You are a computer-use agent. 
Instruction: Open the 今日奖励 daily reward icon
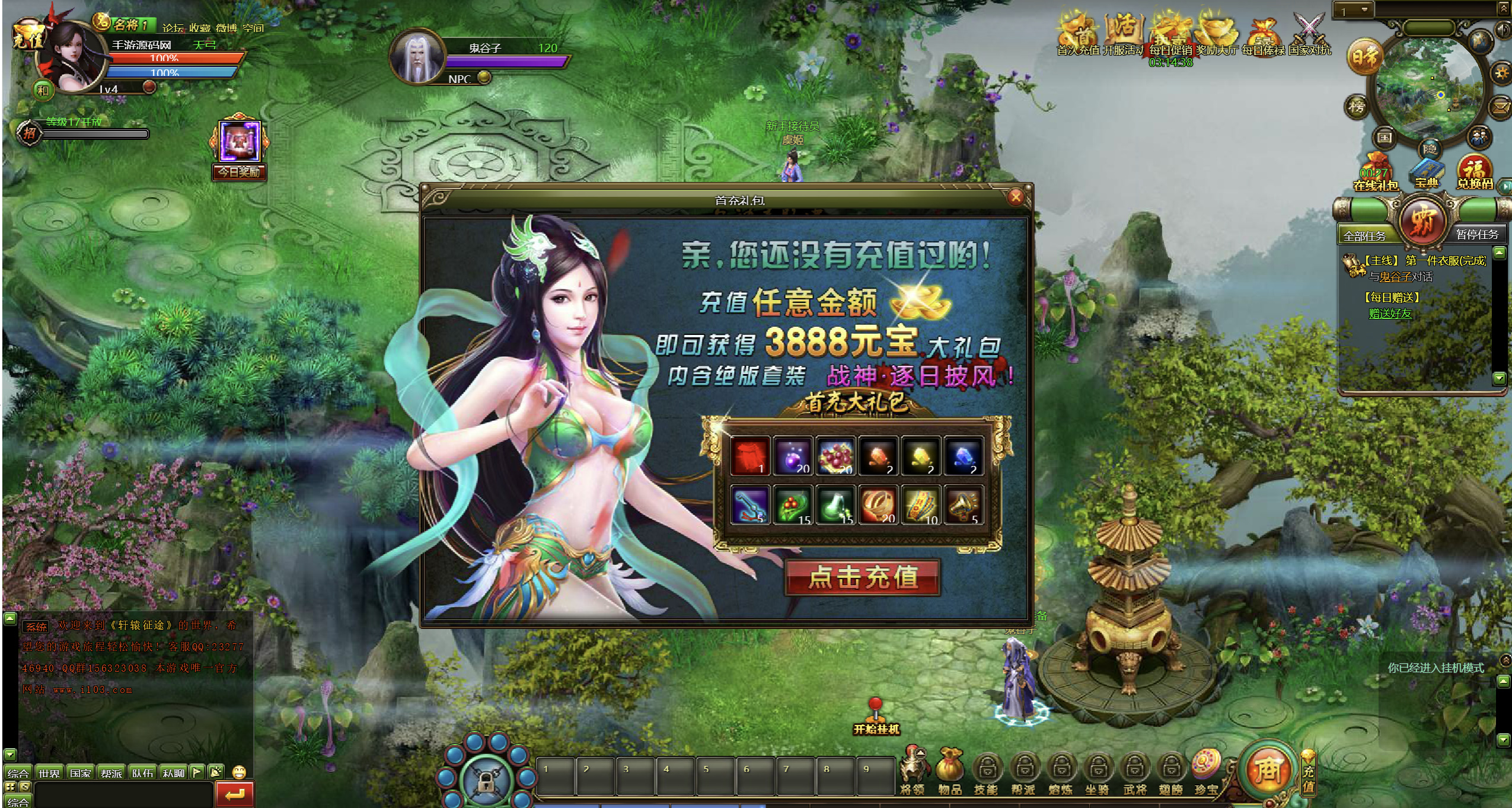240,148
